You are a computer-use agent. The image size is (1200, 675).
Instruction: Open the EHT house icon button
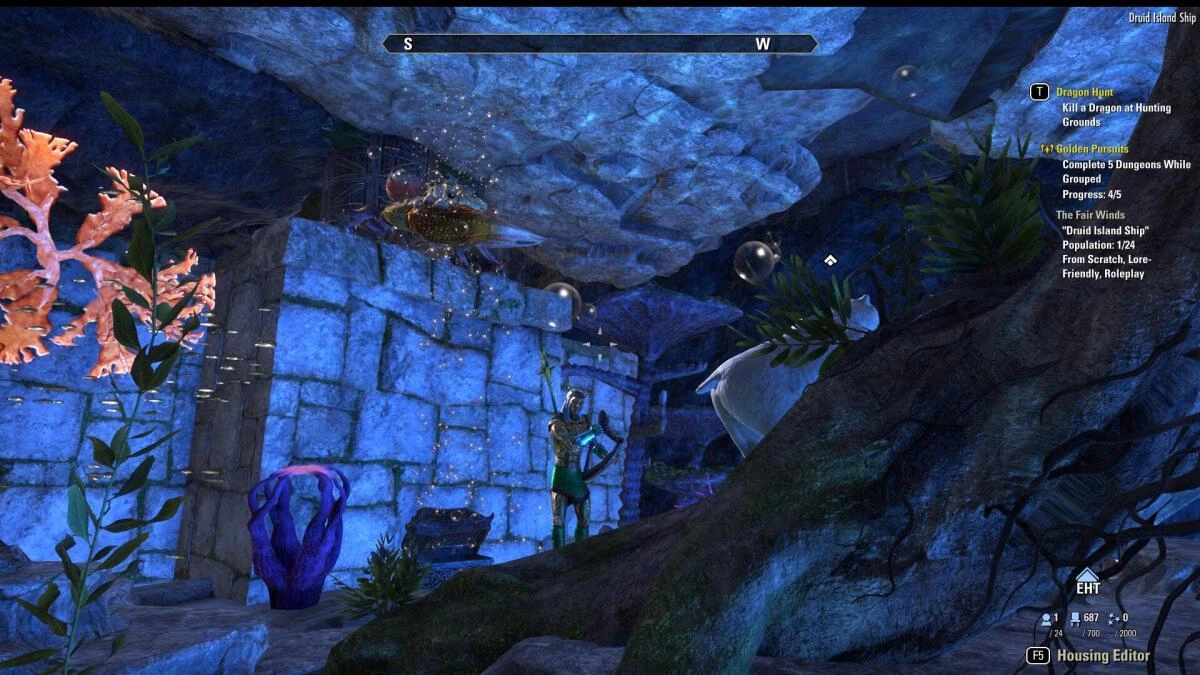click(1087, 582)
